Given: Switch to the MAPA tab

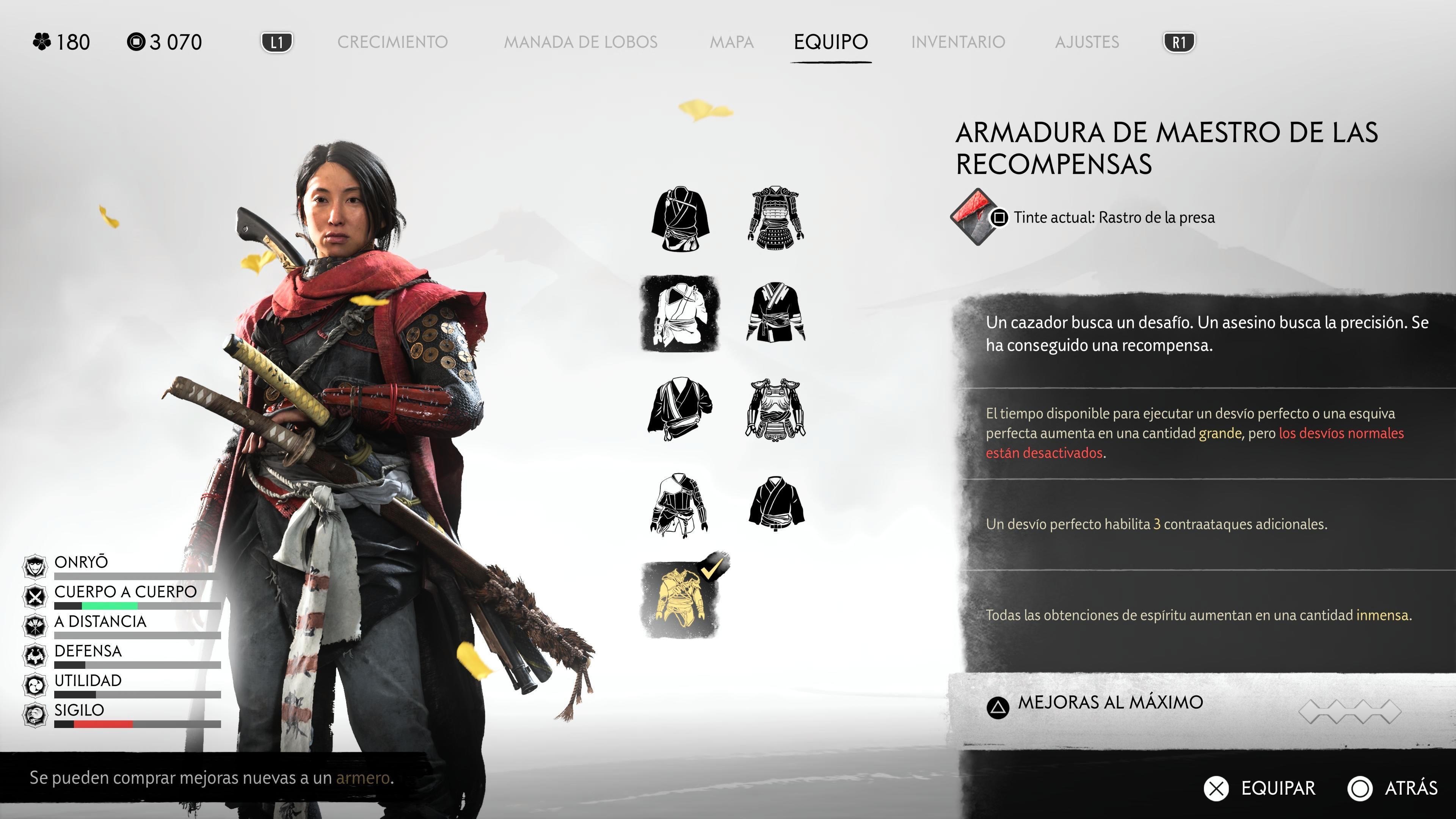Looking at the screenshot, I should pos(733,41).
